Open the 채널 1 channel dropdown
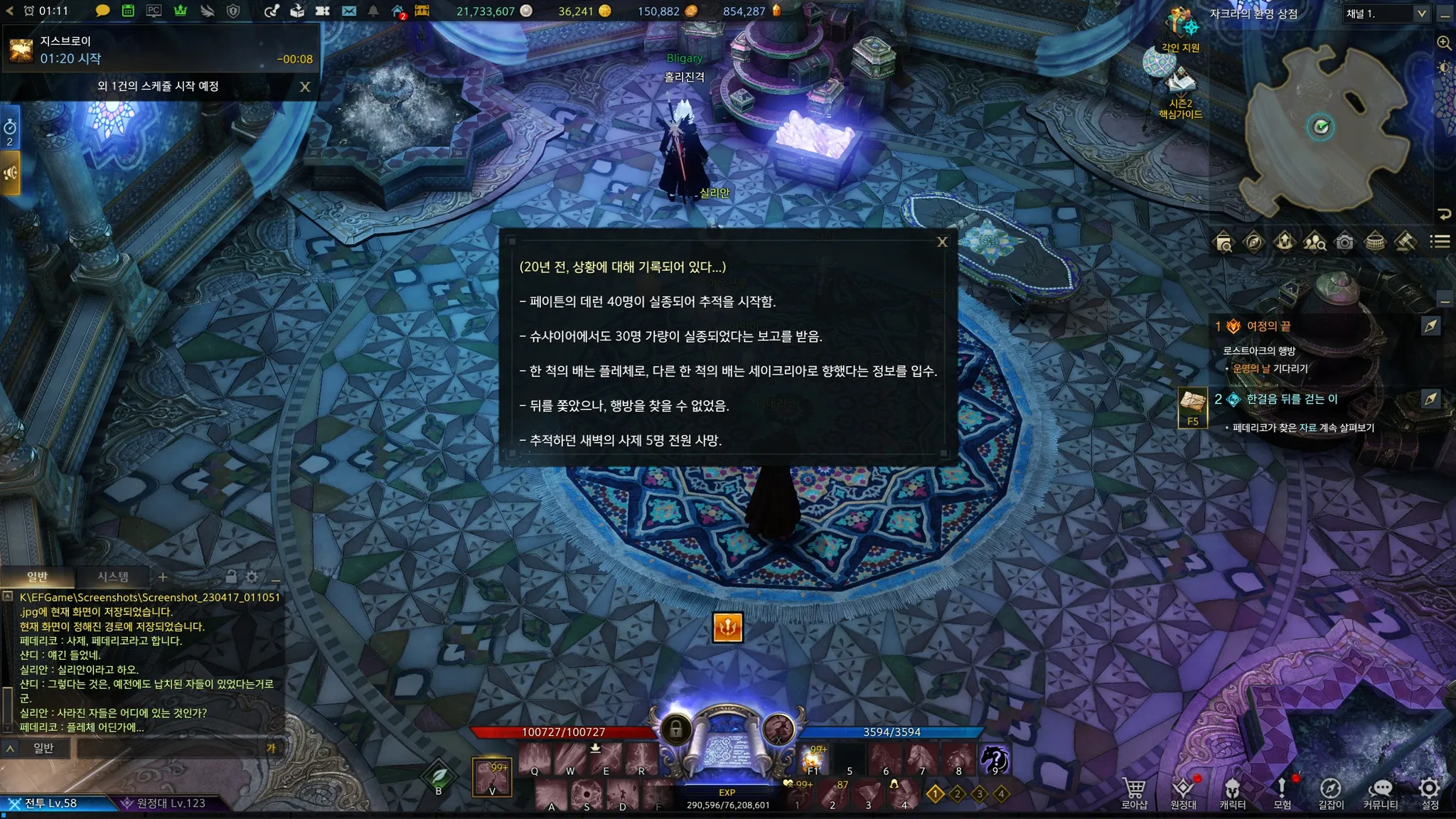This screenshot has height=819, width=1456. pyautogui.click(x=1386, y=14)
